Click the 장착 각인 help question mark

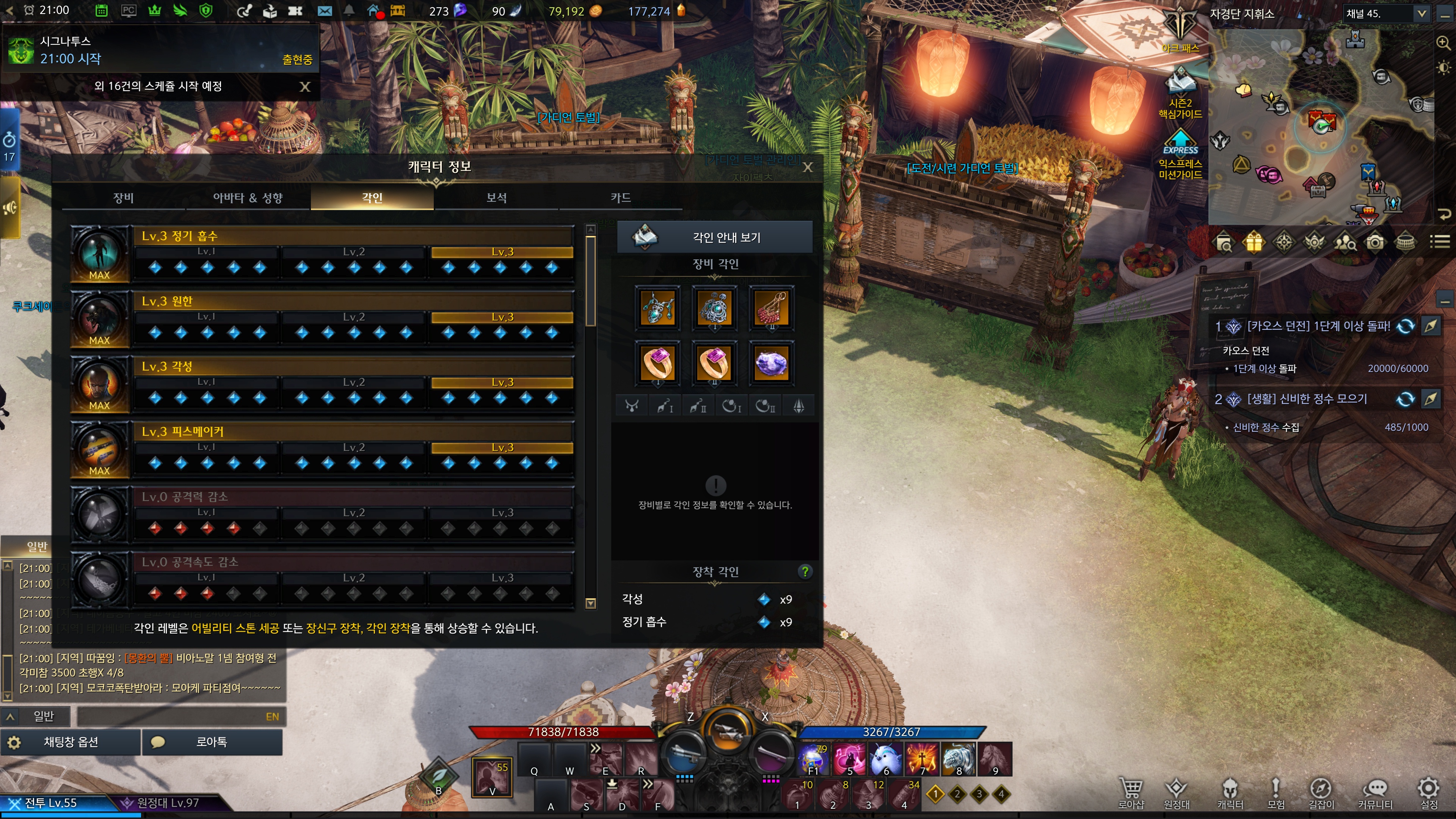tap(805, 571)
